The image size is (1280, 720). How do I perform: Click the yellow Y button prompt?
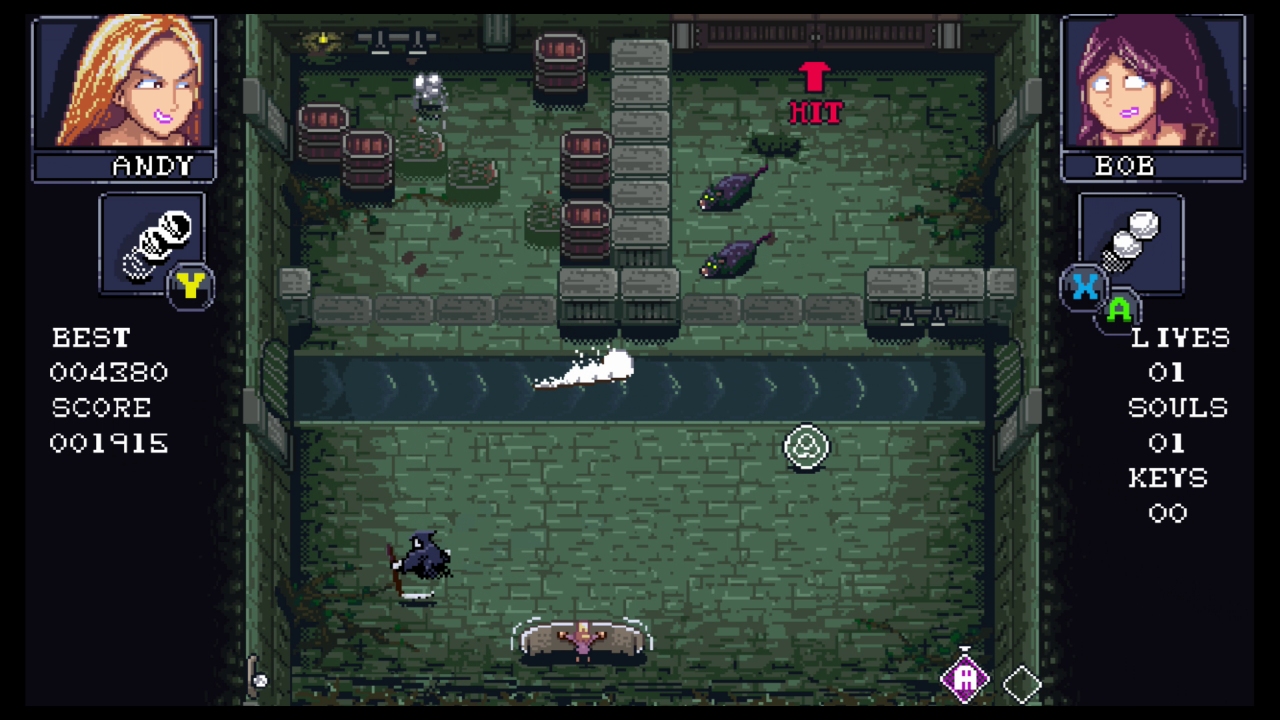coord(191,286)
